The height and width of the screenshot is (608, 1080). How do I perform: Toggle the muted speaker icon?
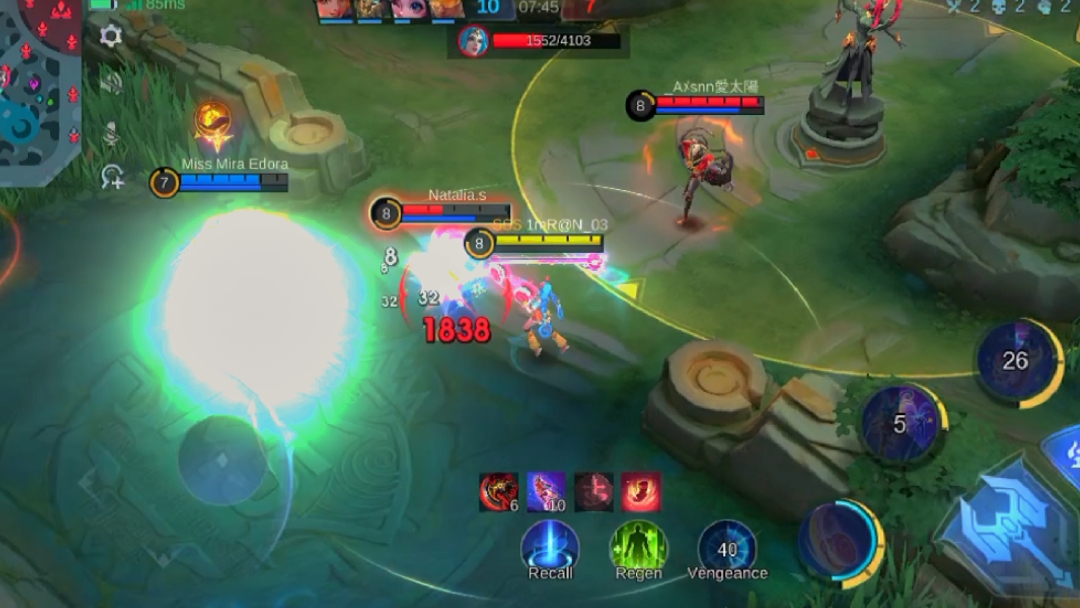110,83
